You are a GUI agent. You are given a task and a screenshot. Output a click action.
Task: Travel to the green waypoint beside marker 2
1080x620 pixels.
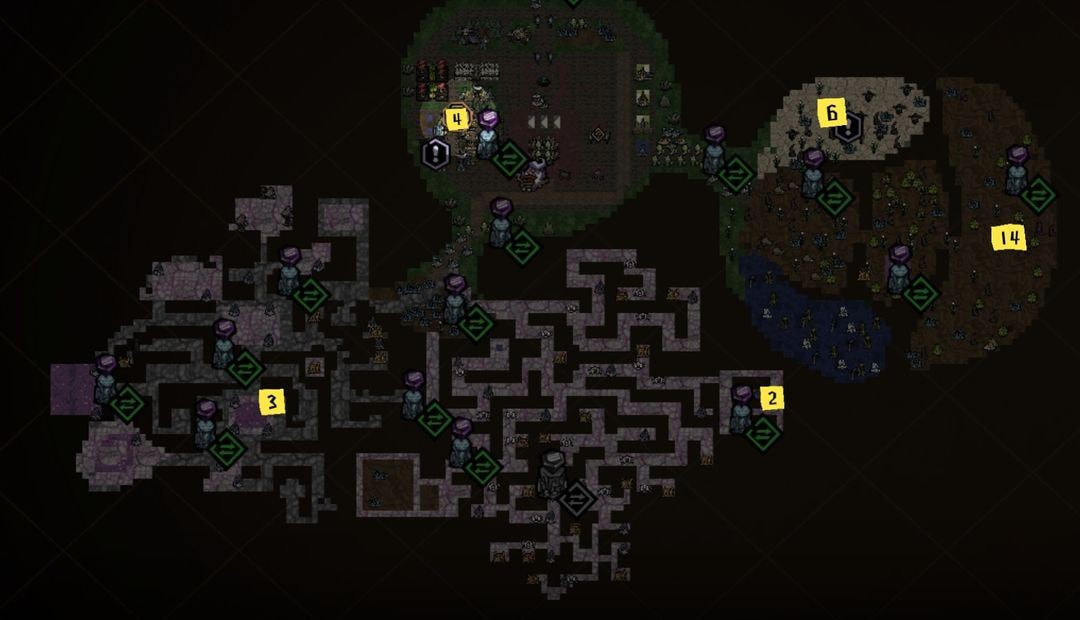tap(762, 433)
